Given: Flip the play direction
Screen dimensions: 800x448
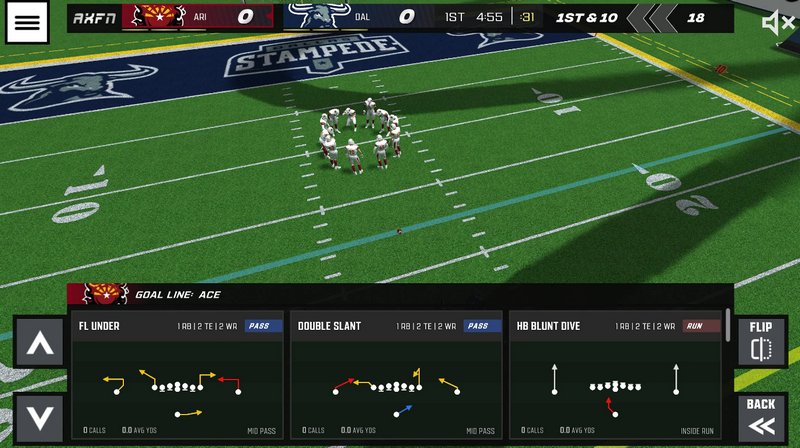Looking at the screenshot, I should (x=761, y=341).
